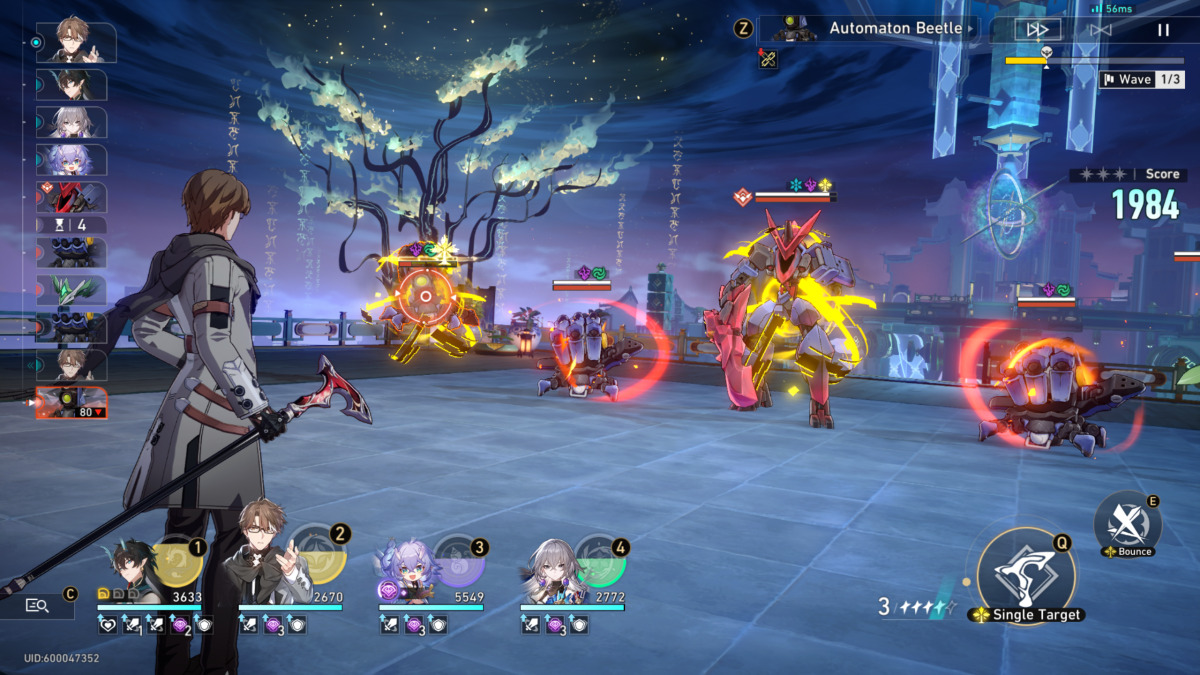
Task: Pause the battle
Action: point(1163,30)
